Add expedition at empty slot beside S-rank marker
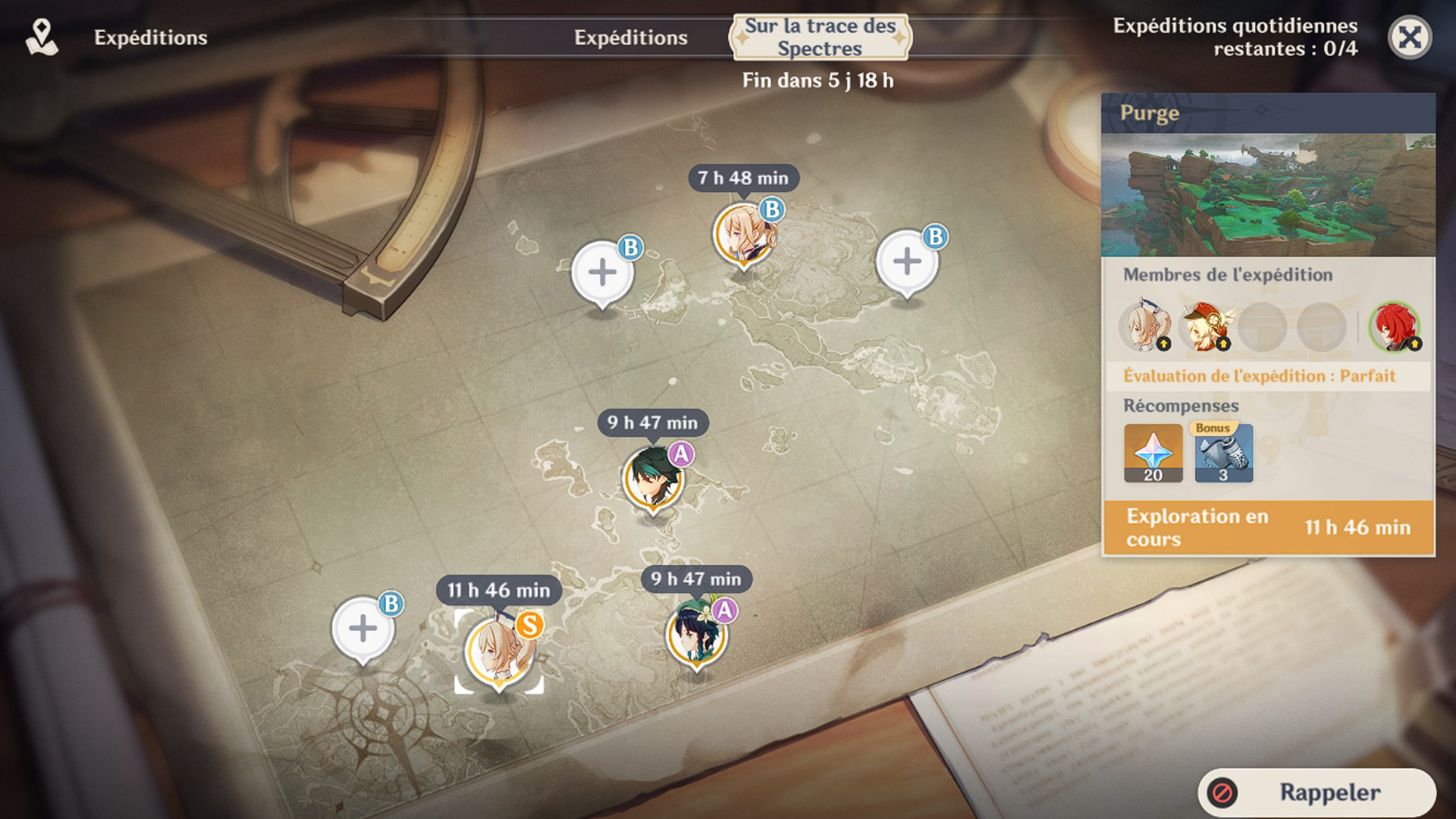 click(x=363, y=629)
